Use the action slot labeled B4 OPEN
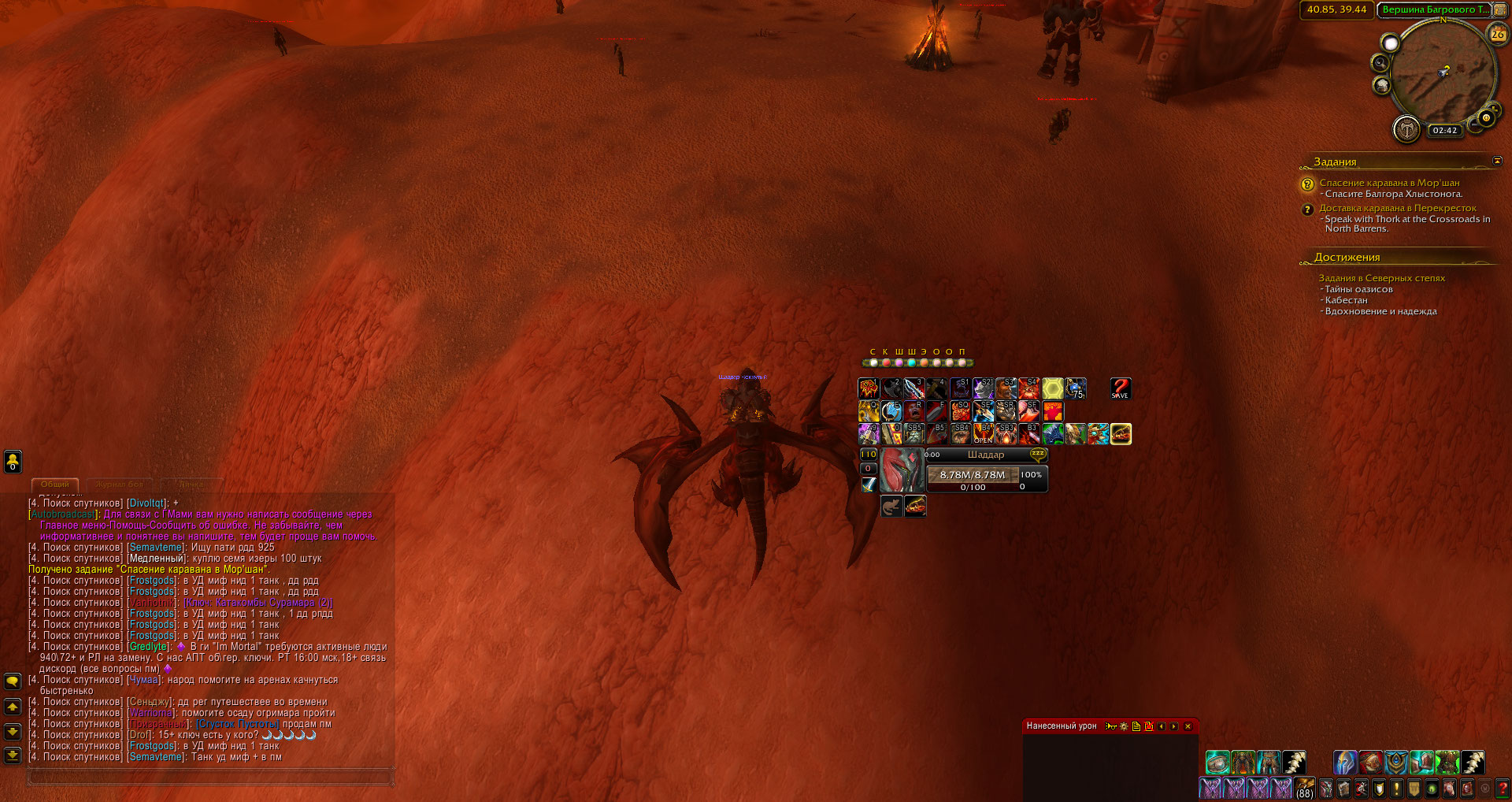The image size is (1512, 802). [984, 434]
